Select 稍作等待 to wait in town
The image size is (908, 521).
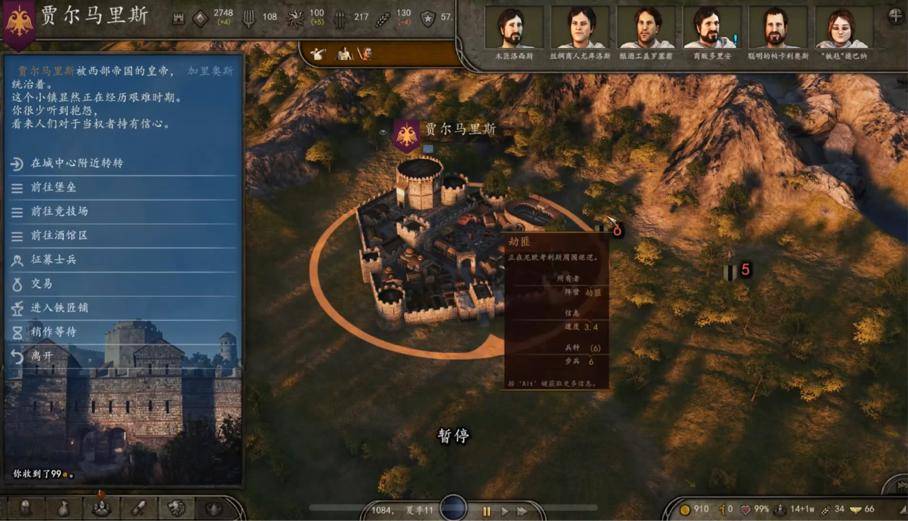(54, 331)
